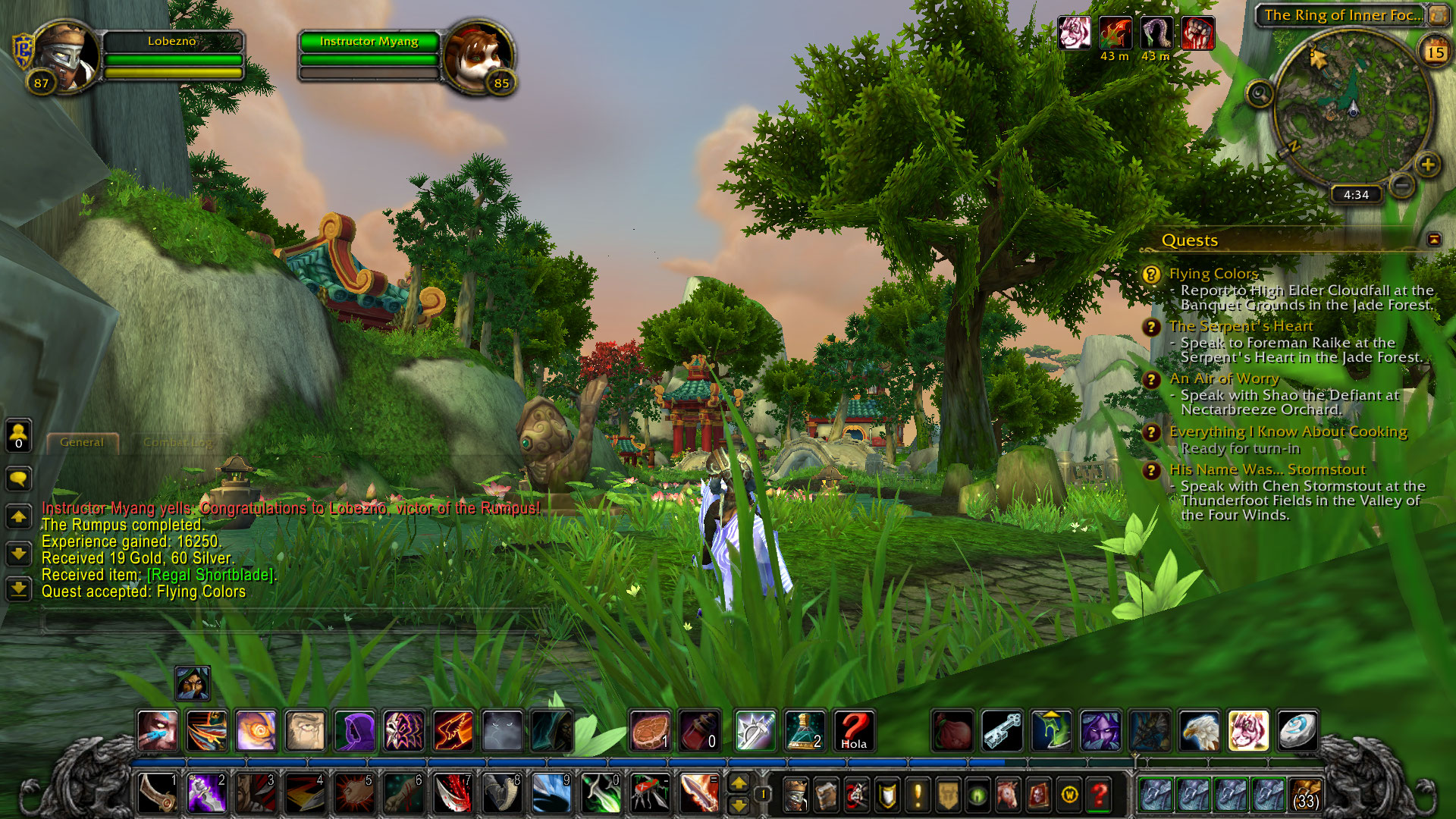Switch to the General chat tab
Viewport: 1456px width, 819px height.
click(x=82, y=442)
